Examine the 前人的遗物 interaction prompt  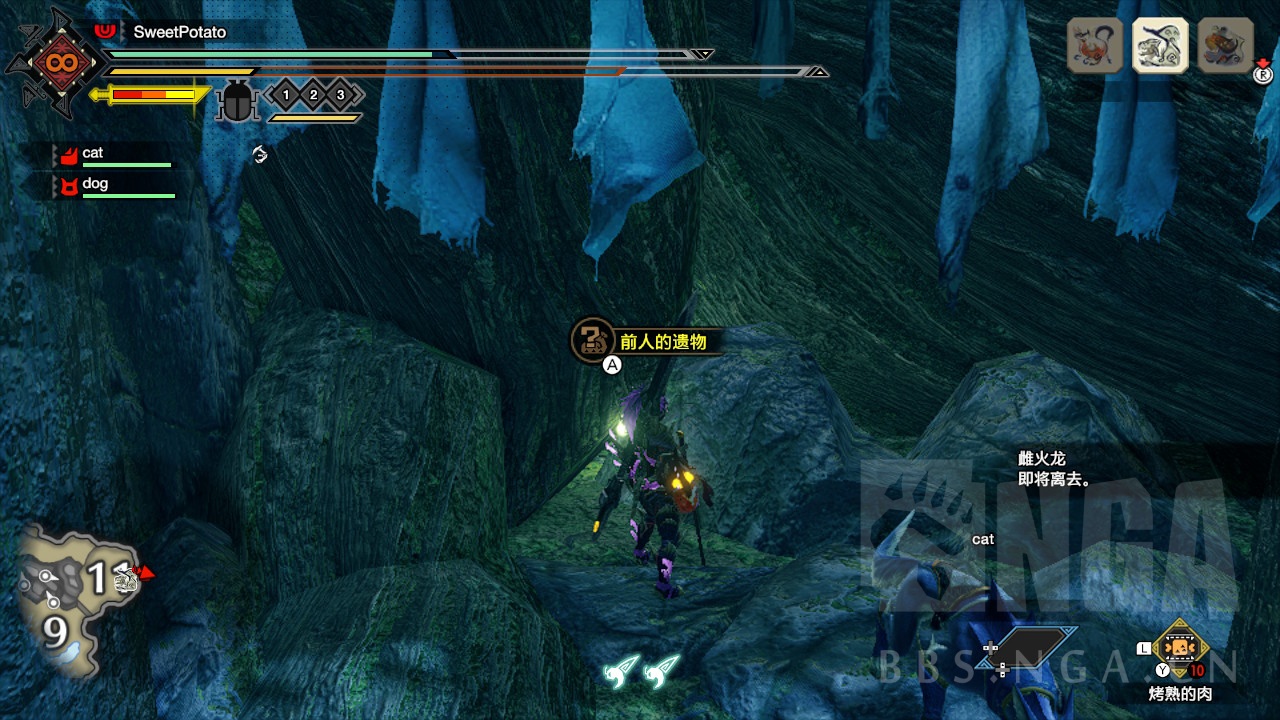tap(645, 342)
